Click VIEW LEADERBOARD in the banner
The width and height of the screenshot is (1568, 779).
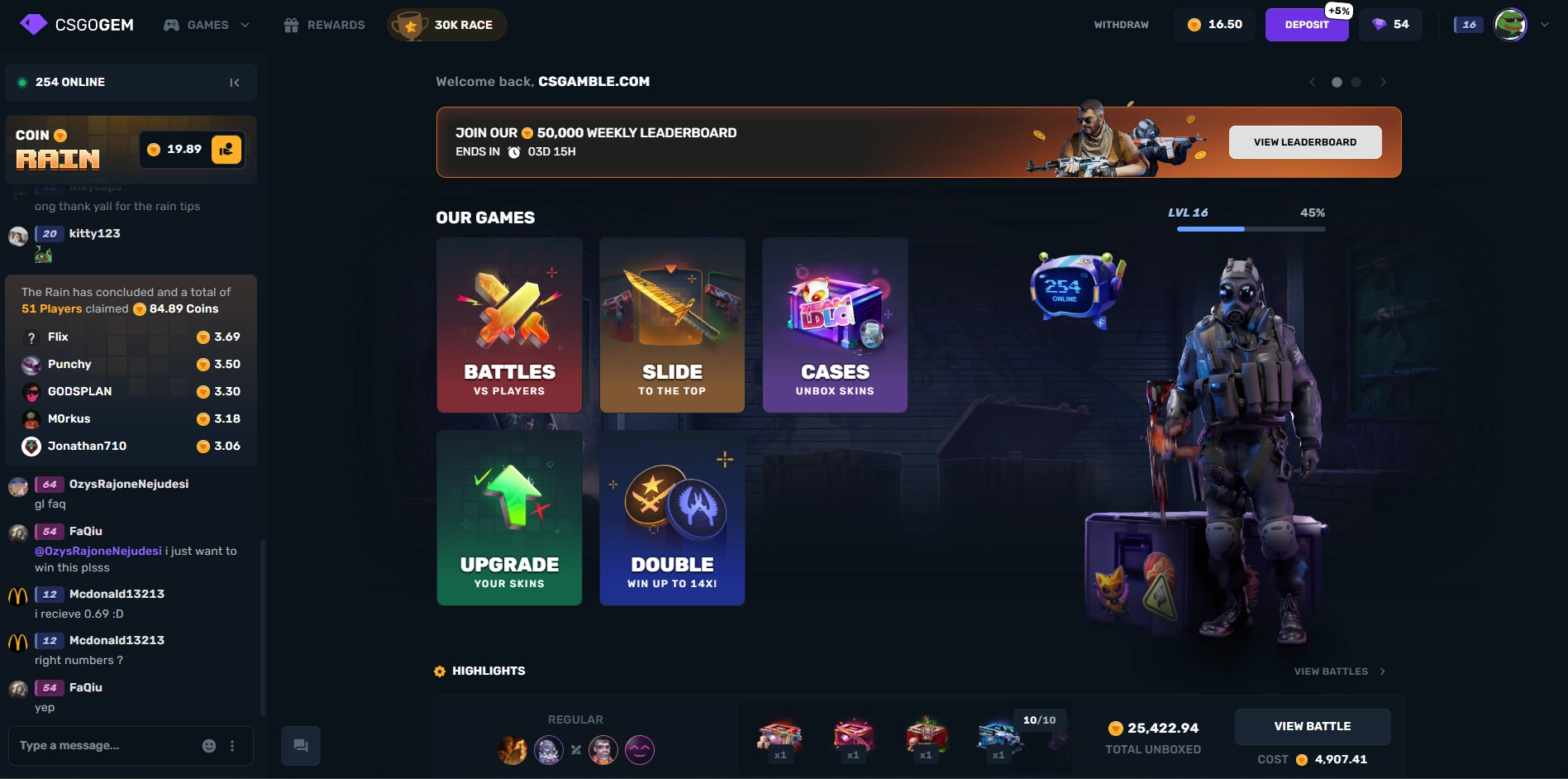click(1304, 141)
